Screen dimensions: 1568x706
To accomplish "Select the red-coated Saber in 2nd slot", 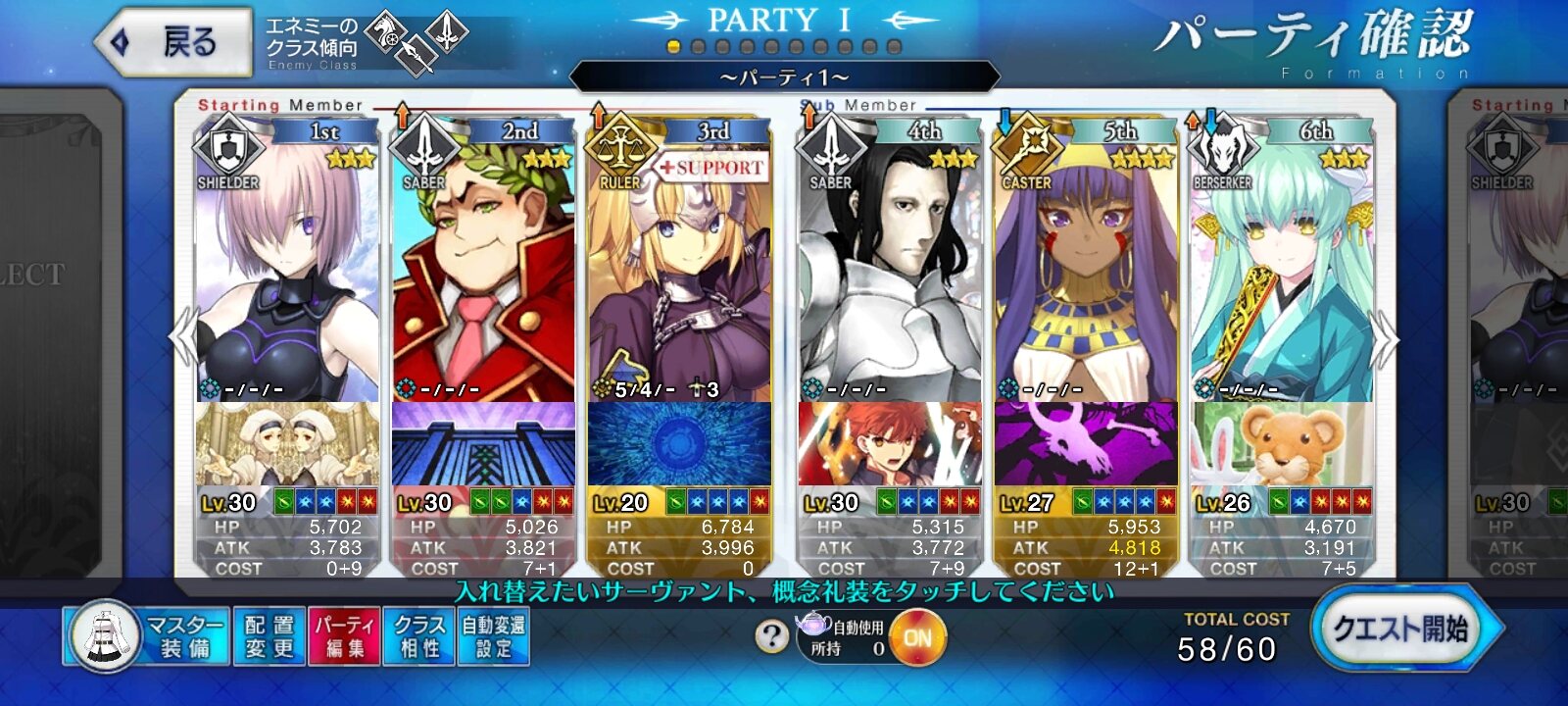I will tap(483, 275).
